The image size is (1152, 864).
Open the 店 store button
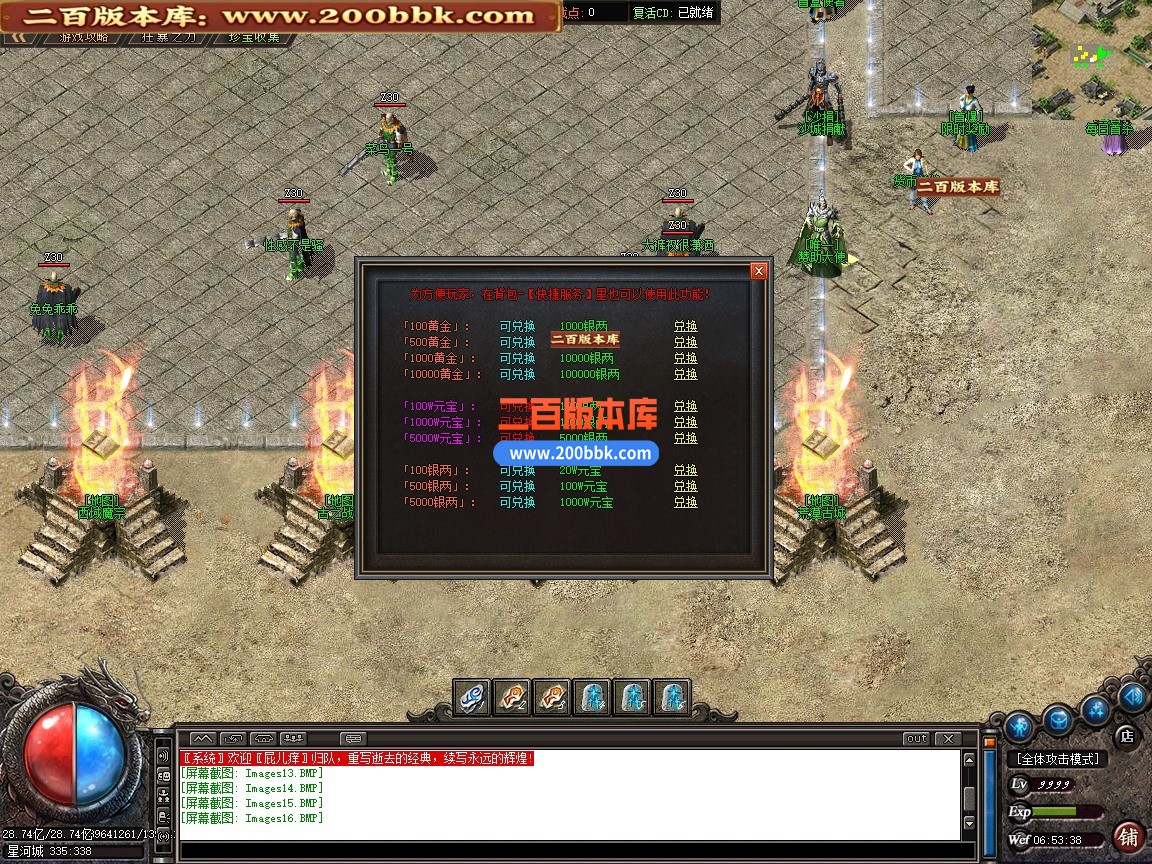pyautogui.click(x=1126, y=736)
